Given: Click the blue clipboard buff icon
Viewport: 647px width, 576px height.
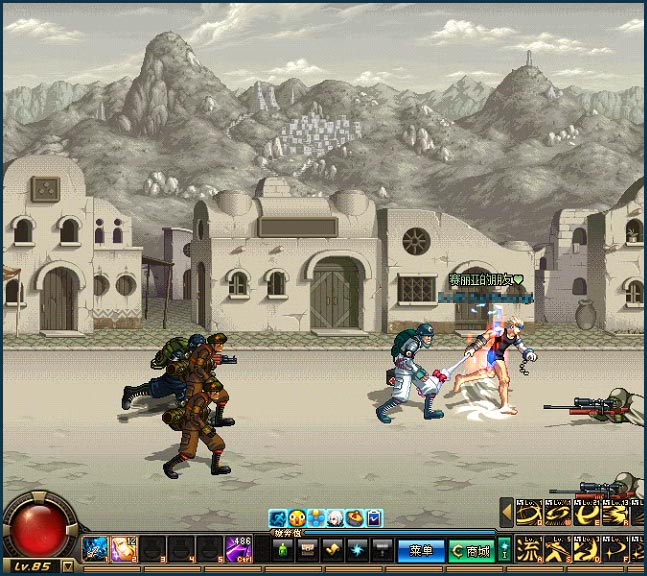Looking at the screenshot, I should coord(374,518).
